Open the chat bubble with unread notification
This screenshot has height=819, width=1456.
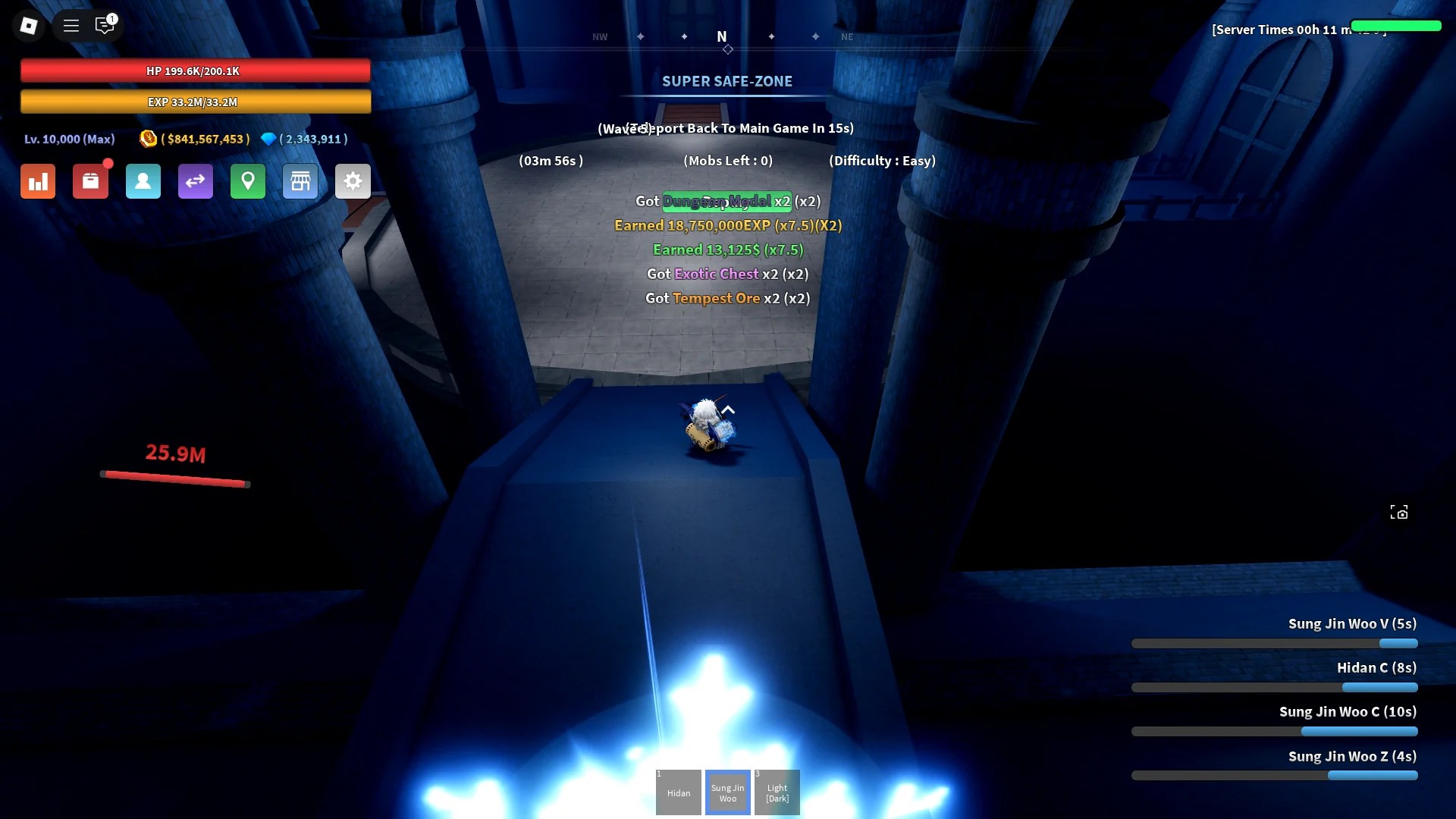click(x=105, y=25)
